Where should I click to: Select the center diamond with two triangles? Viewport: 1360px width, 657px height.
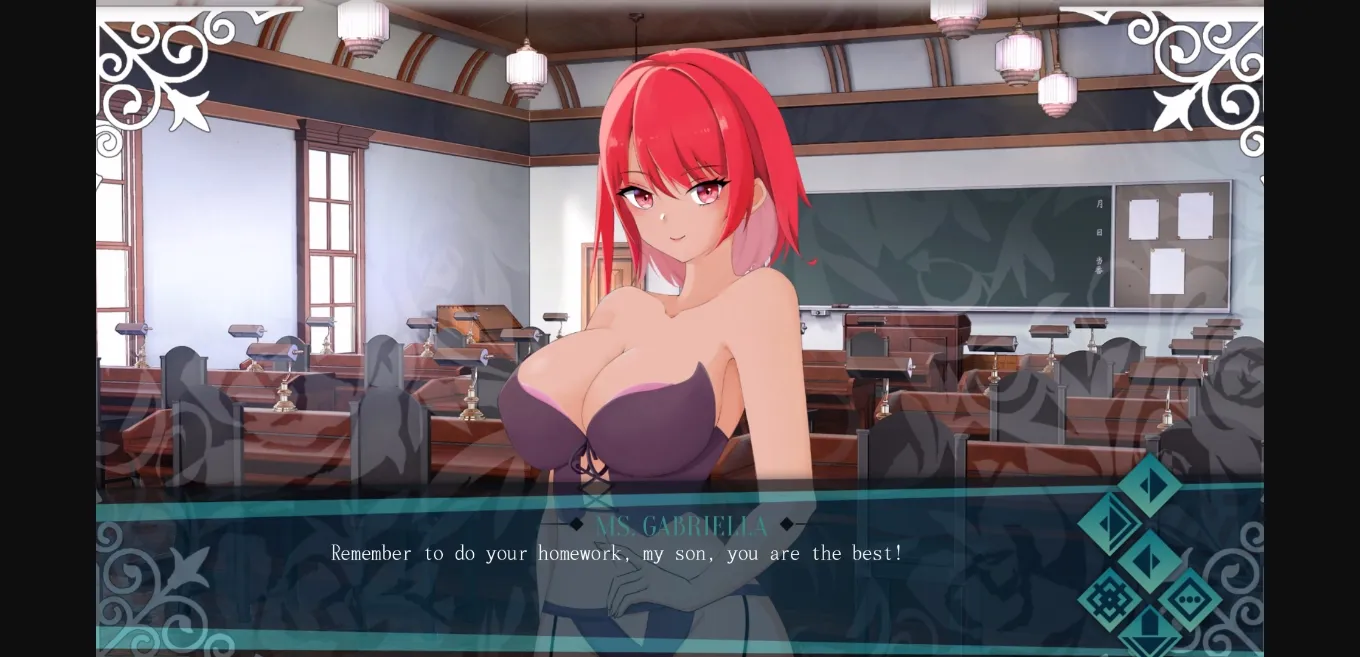pos(1150,561)
